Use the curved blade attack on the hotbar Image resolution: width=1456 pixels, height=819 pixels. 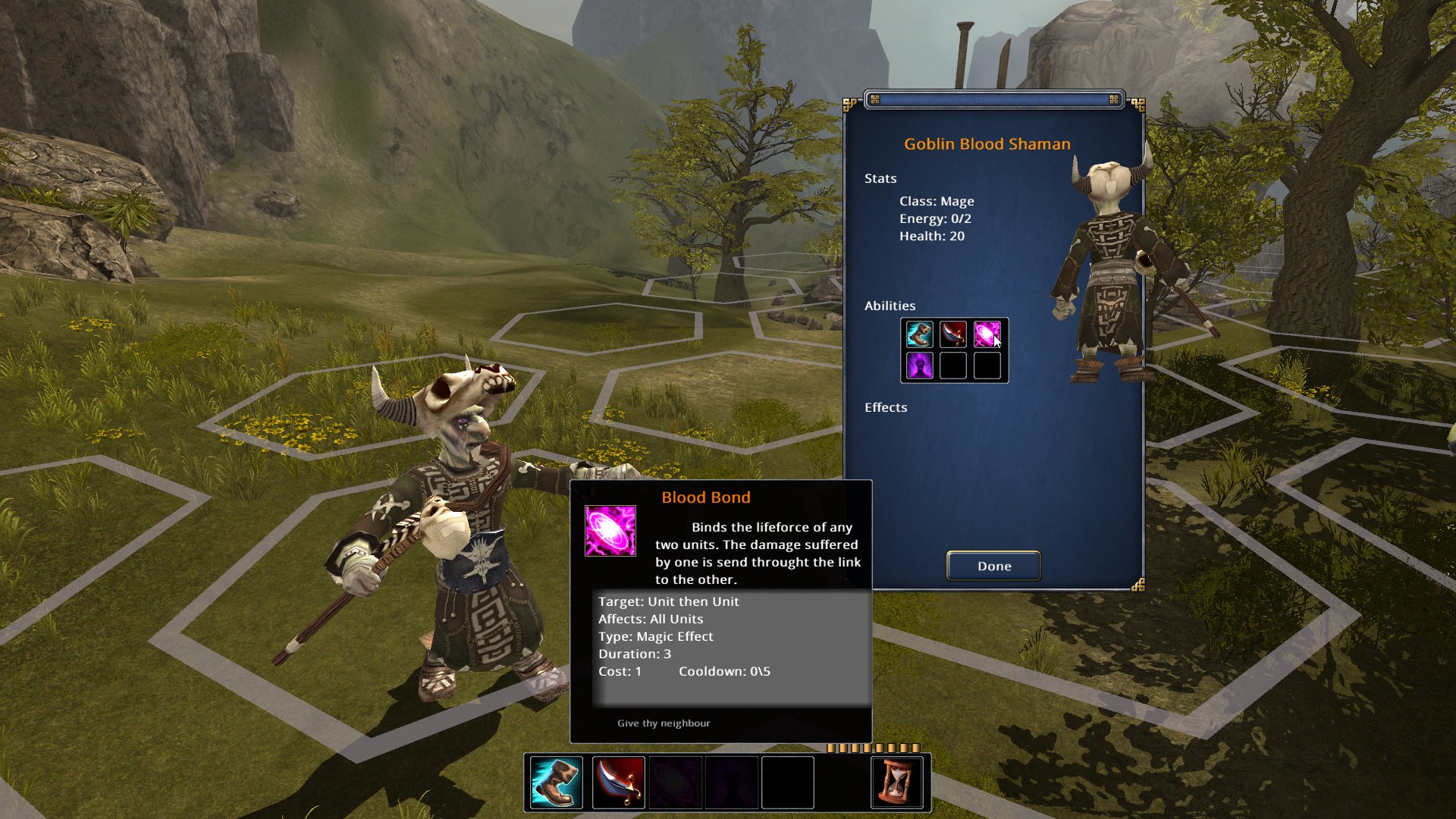tap(618, 782)
